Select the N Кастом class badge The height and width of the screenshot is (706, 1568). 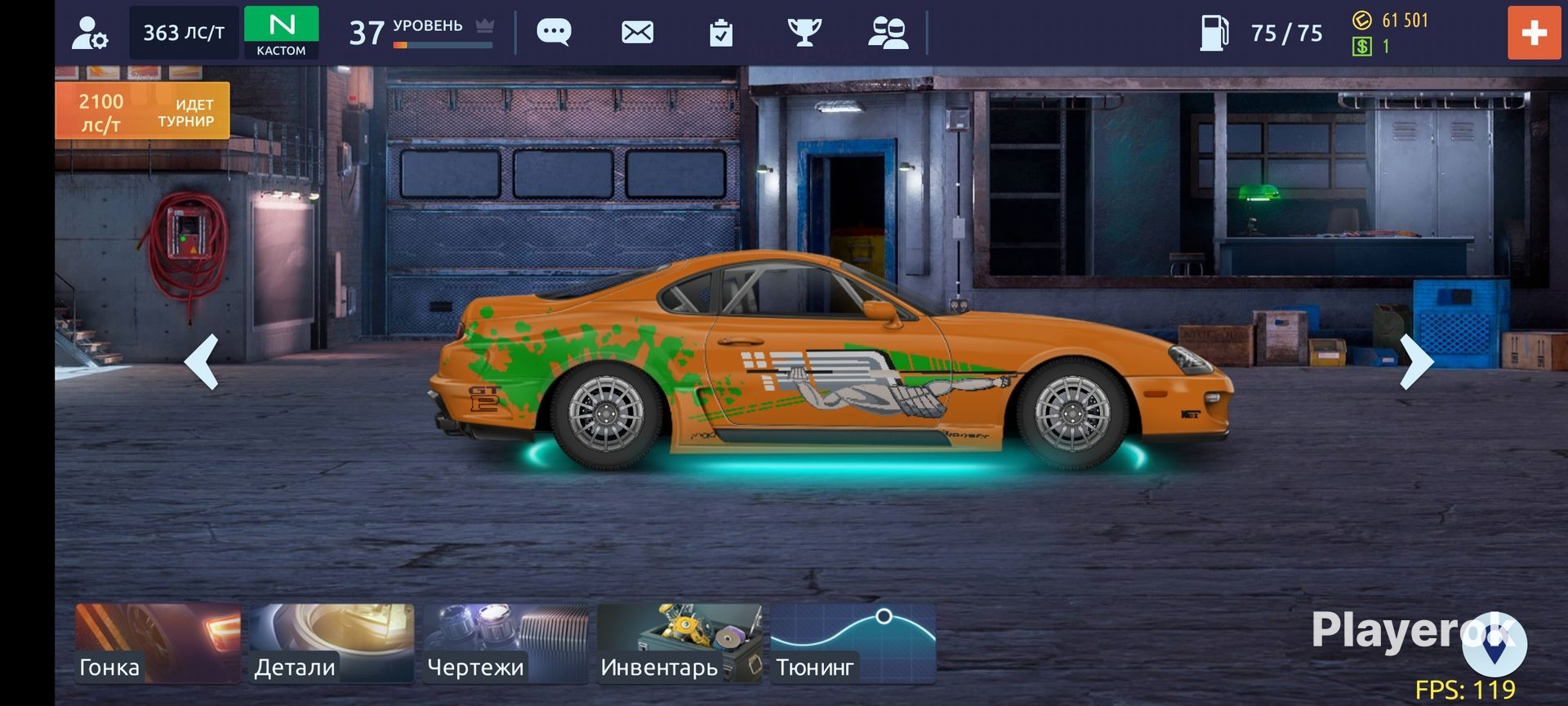pos(281,33)
